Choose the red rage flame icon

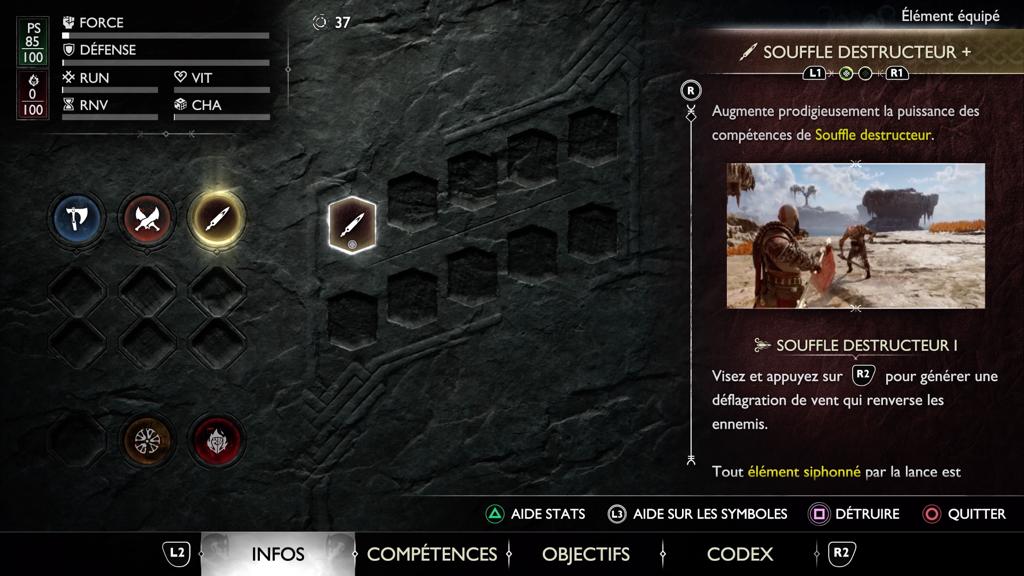click(216, 438)
